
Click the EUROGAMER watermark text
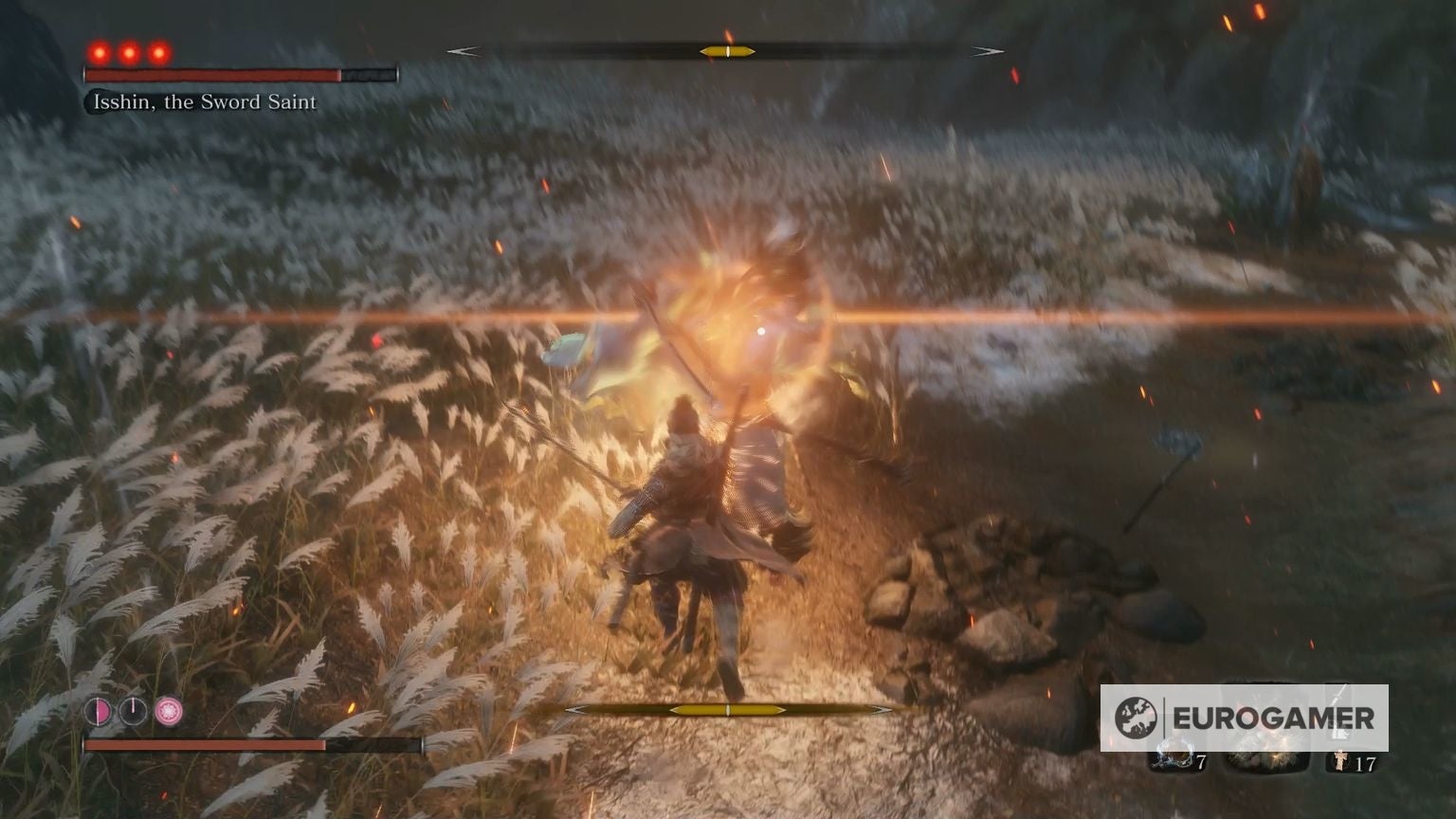pyautogui.click(x=1273, y=718)
